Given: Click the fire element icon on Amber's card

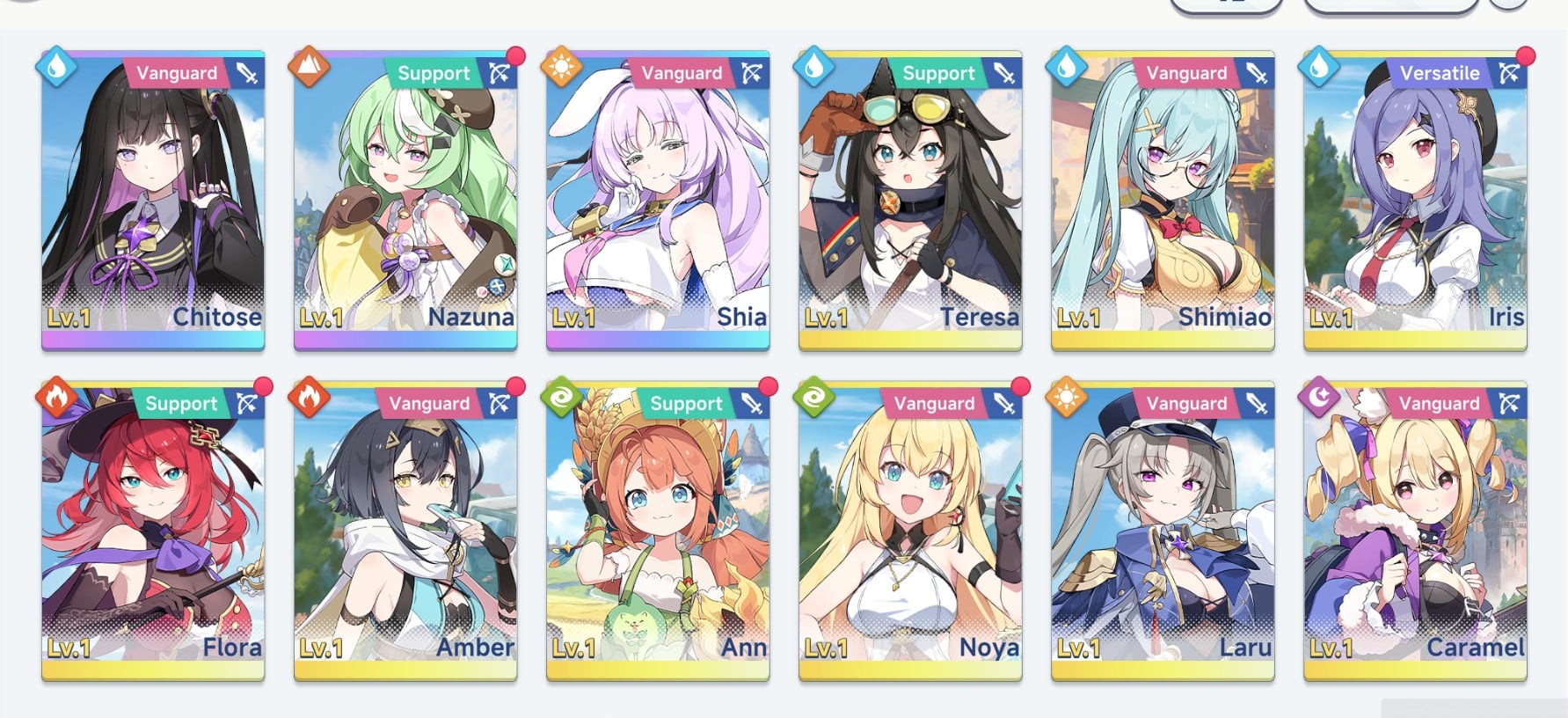Looking at the screenshot, I should (x=308, y=398).
